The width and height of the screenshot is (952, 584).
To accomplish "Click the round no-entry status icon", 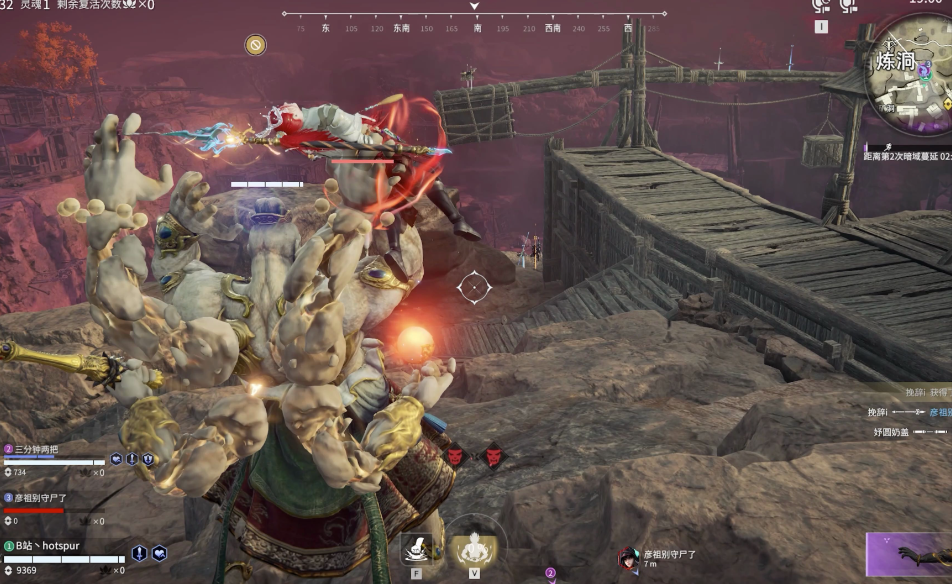I will click(256, 45).
